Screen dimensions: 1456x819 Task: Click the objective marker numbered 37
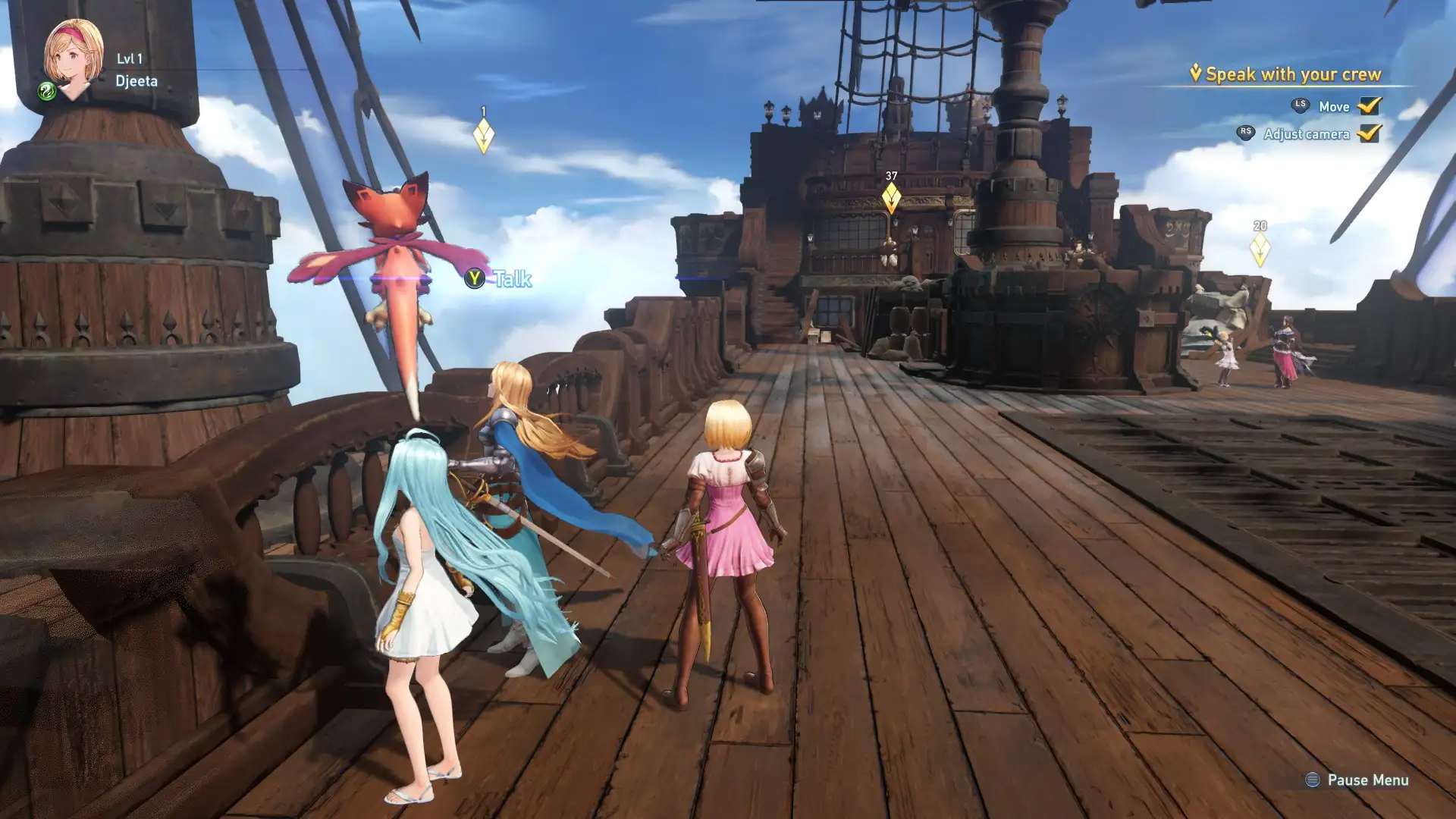click(x=891, y=198)
